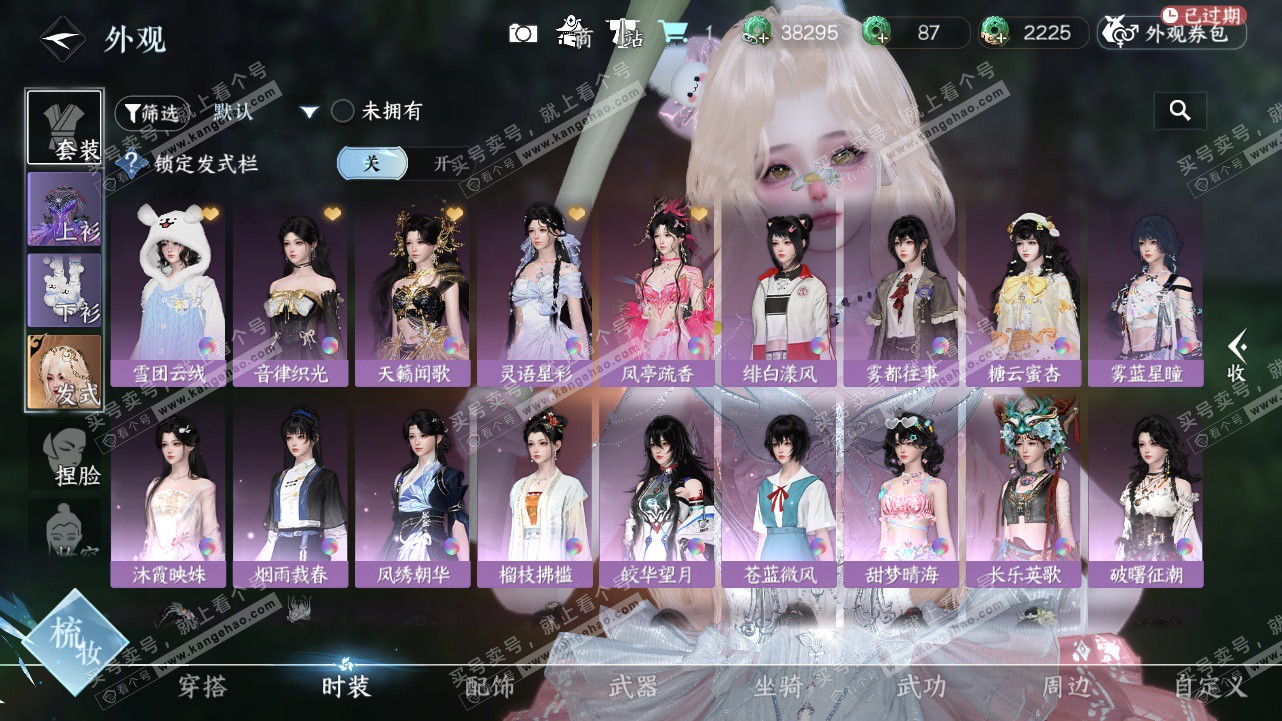Open the 外观券包 voucher pack

pyautogui.click(x=1172, y=33)
